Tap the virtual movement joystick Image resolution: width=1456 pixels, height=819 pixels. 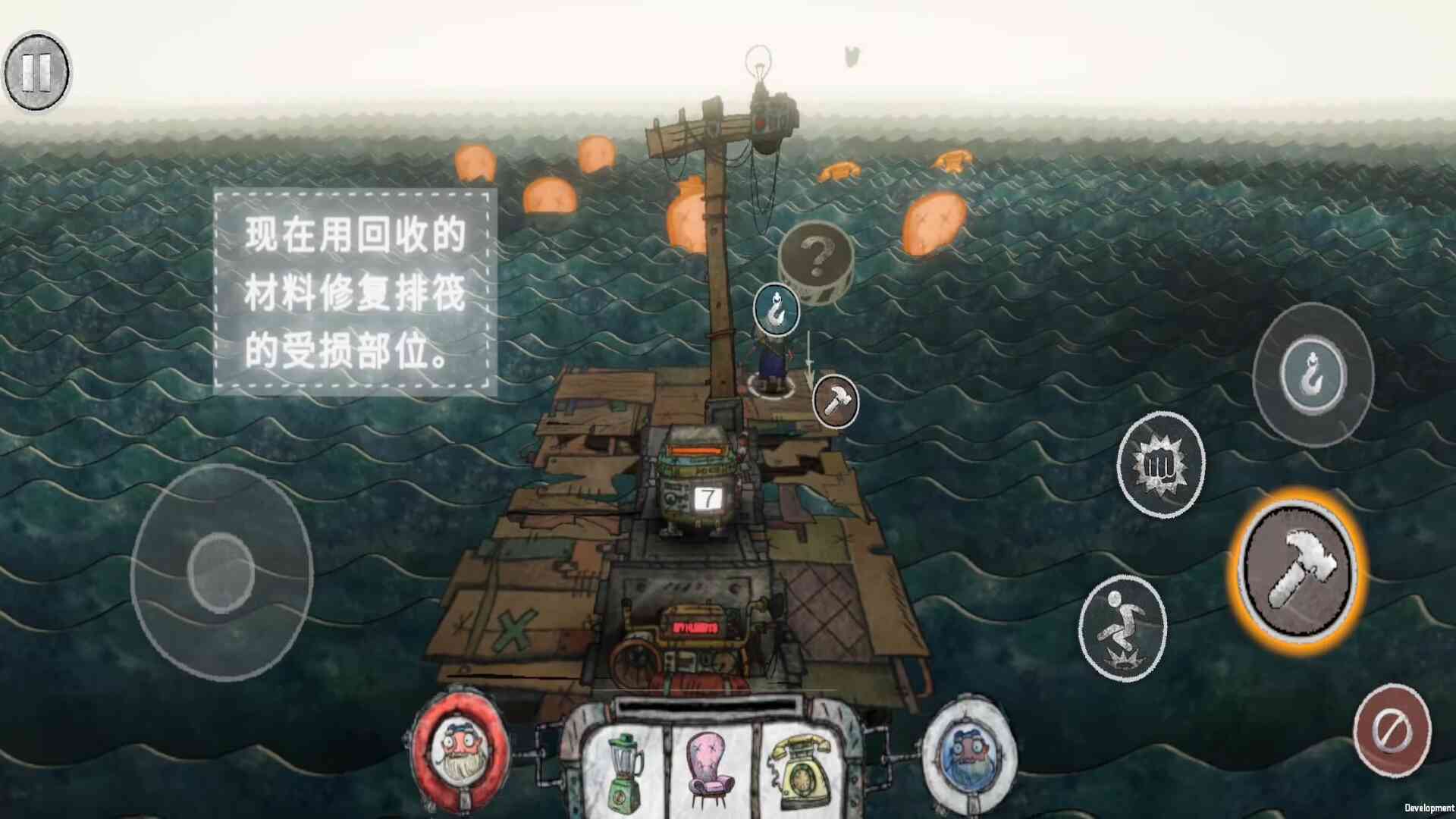[x=221, y=573]
